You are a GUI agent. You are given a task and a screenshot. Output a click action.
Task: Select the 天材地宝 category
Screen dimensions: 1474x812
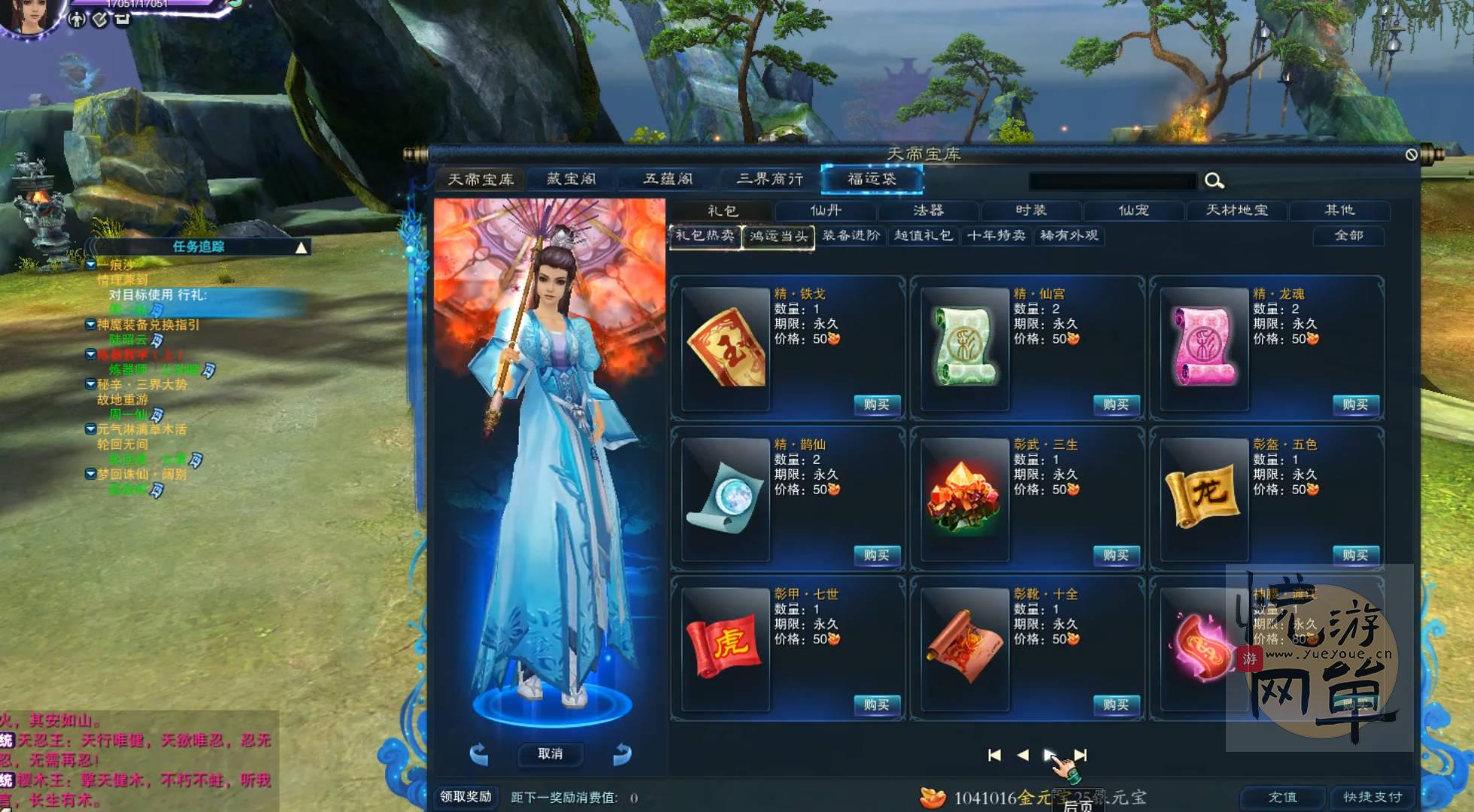pyautogui.click(x=1236, y=211)
